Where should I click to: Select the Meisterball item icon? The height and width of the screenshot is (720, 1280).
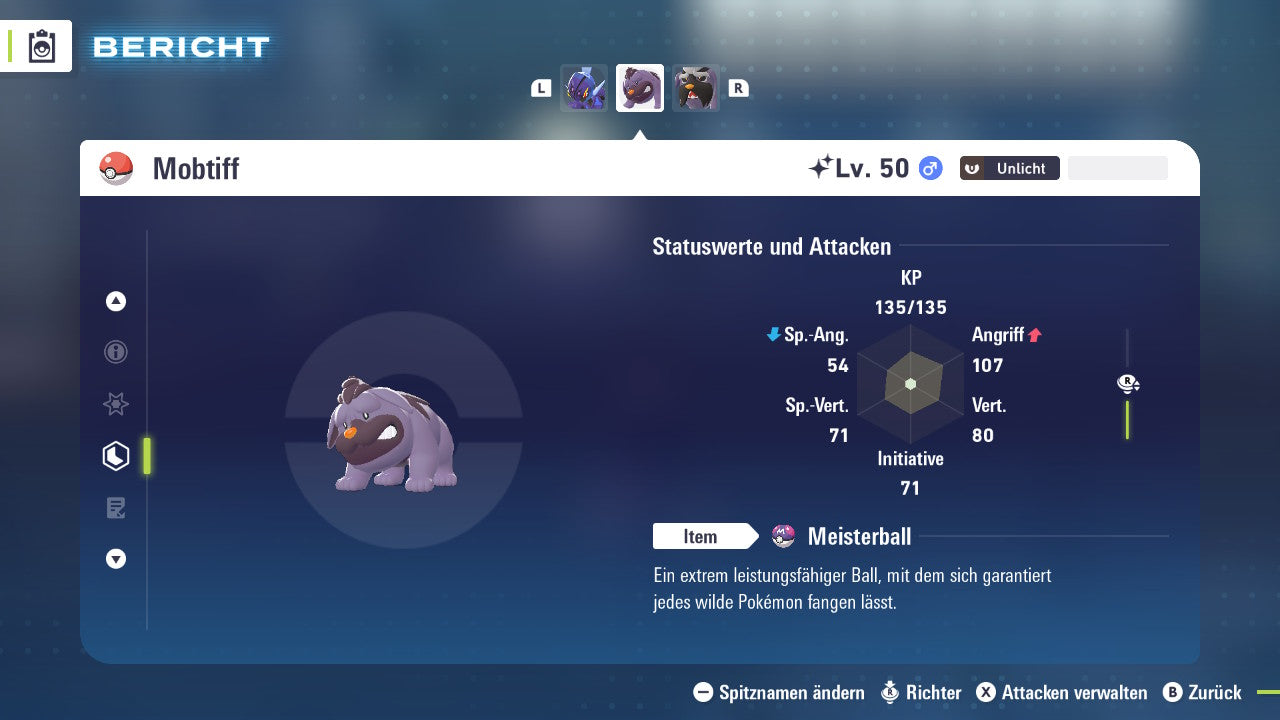[785, 536]
